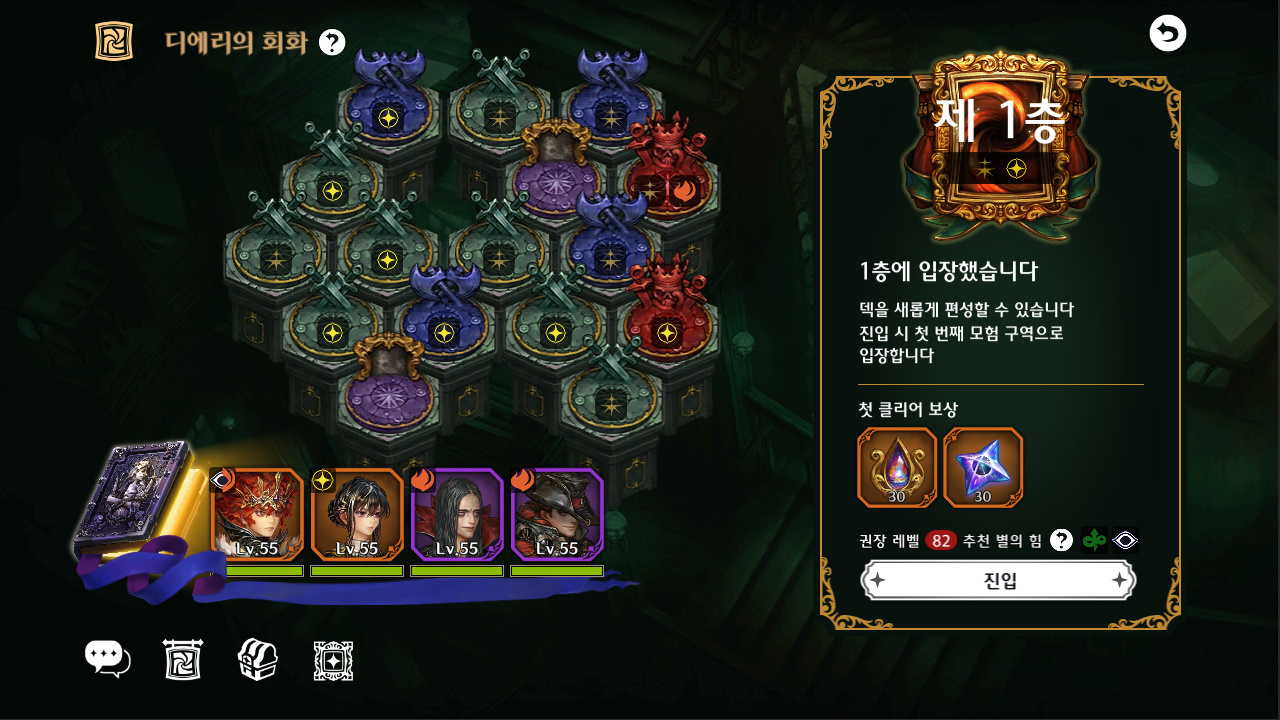The height and width of the screenshot is (720, 1280).
Task: Open the treasure chest rewards icon
Action: click(257, 660)
